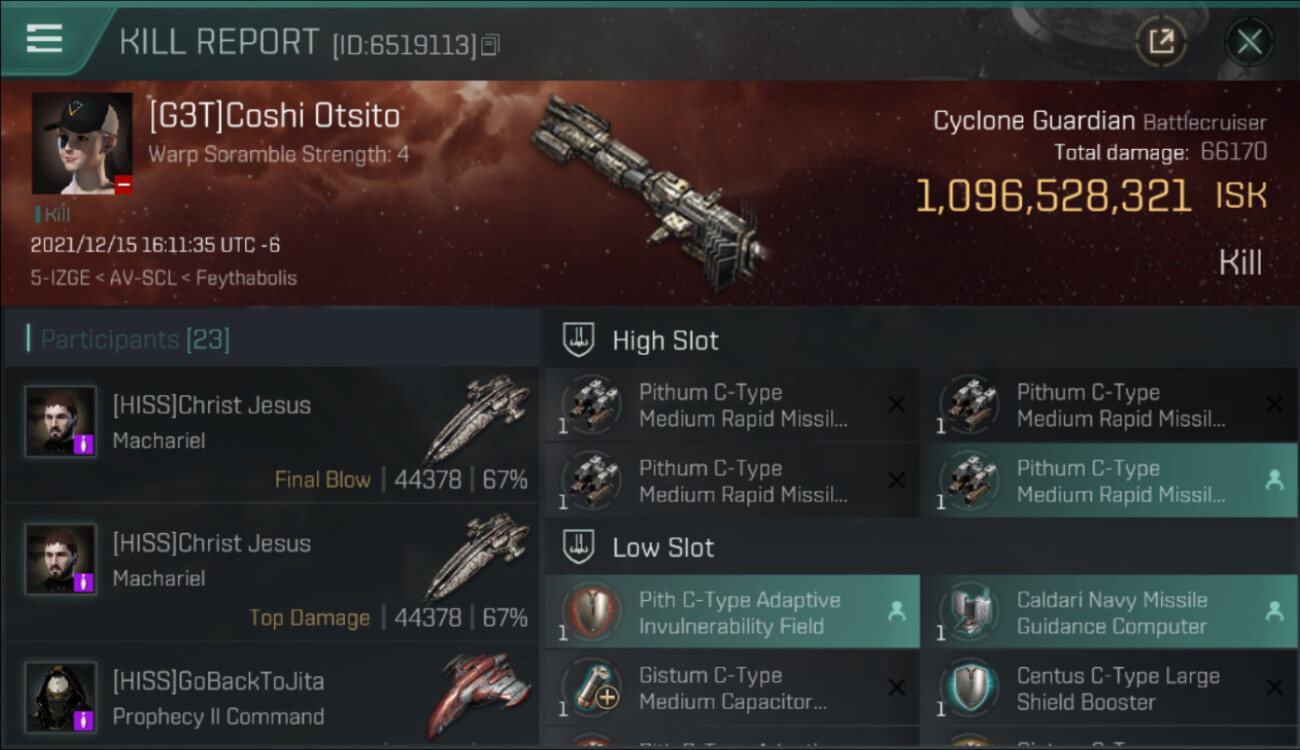Select GoBackToJita Prophecy II Command row
This screenshot has height=750, width=1300.
click(x=272, y=698)
